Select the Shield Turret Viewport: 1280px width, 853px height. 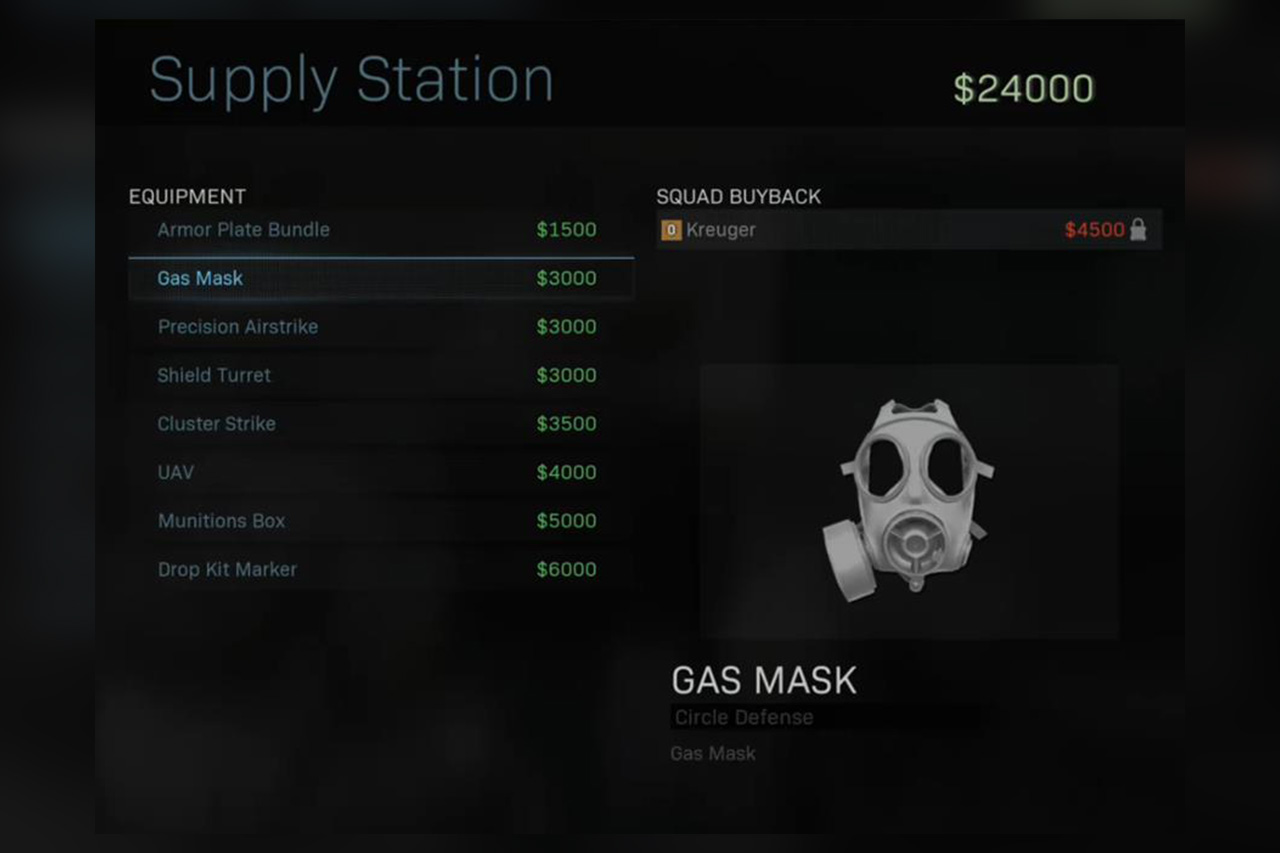[214, 375]
